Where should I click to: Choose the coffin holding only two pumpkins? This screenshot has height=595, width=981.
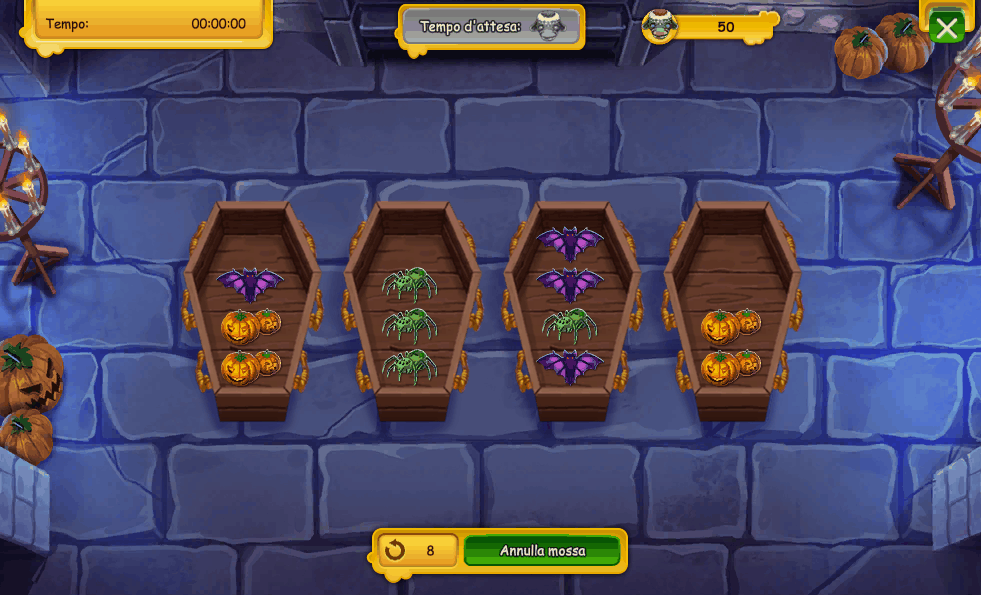[732, 310]
